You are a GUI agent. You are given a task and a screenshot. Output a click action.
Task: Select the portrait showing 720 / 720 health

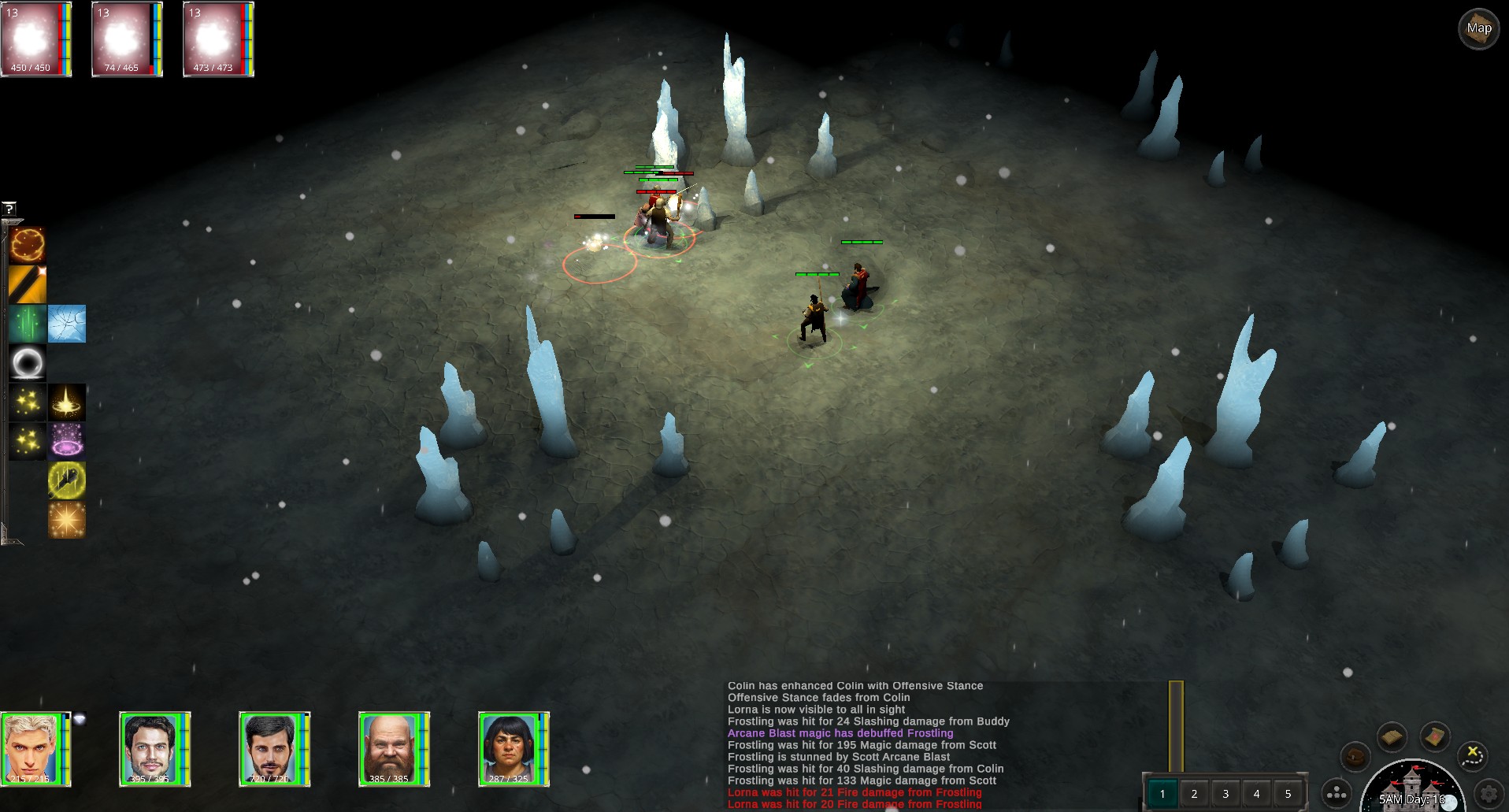coord(271,748)
